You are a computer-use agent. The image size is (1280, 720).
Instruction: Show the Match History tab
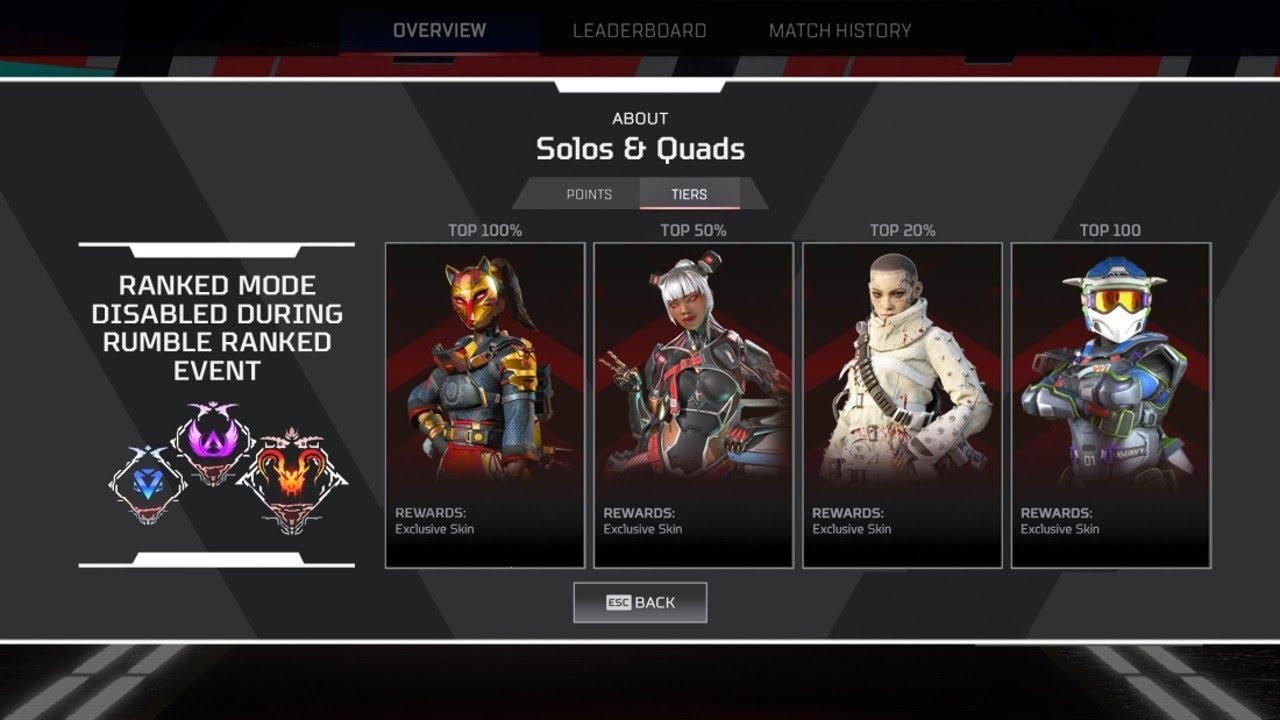pyautogui.click(x=840, y=30)
